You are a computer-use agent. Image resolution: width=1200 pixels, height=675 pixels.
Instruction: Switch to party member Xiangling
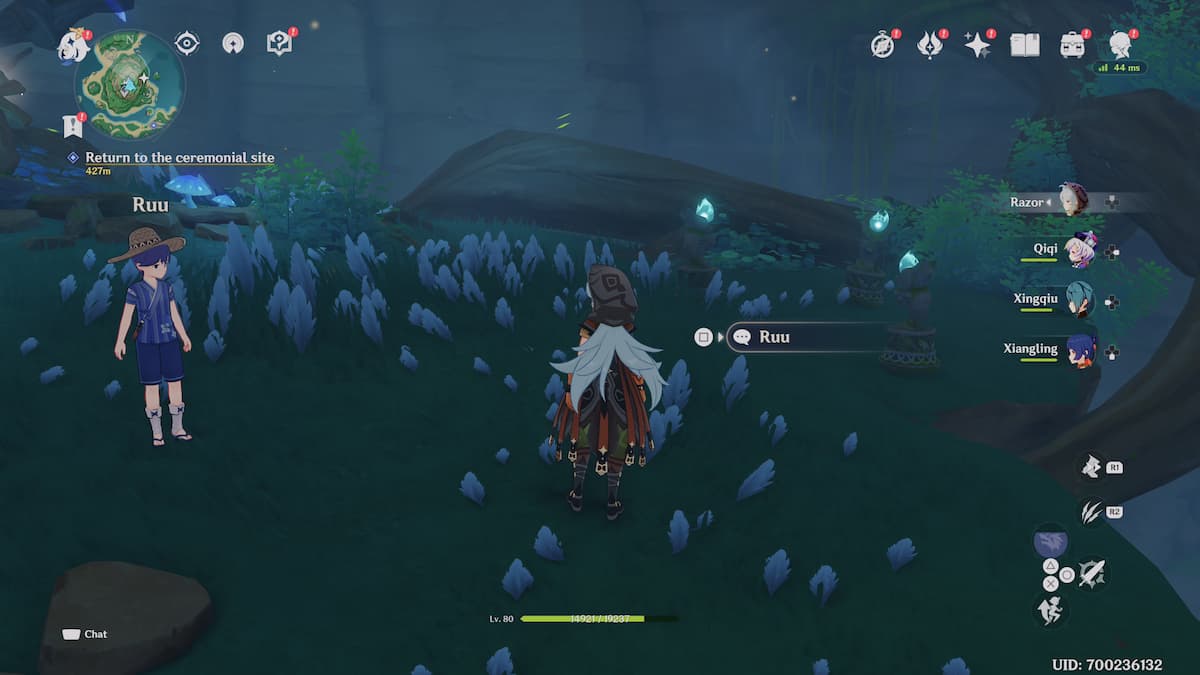(1079, 350)
